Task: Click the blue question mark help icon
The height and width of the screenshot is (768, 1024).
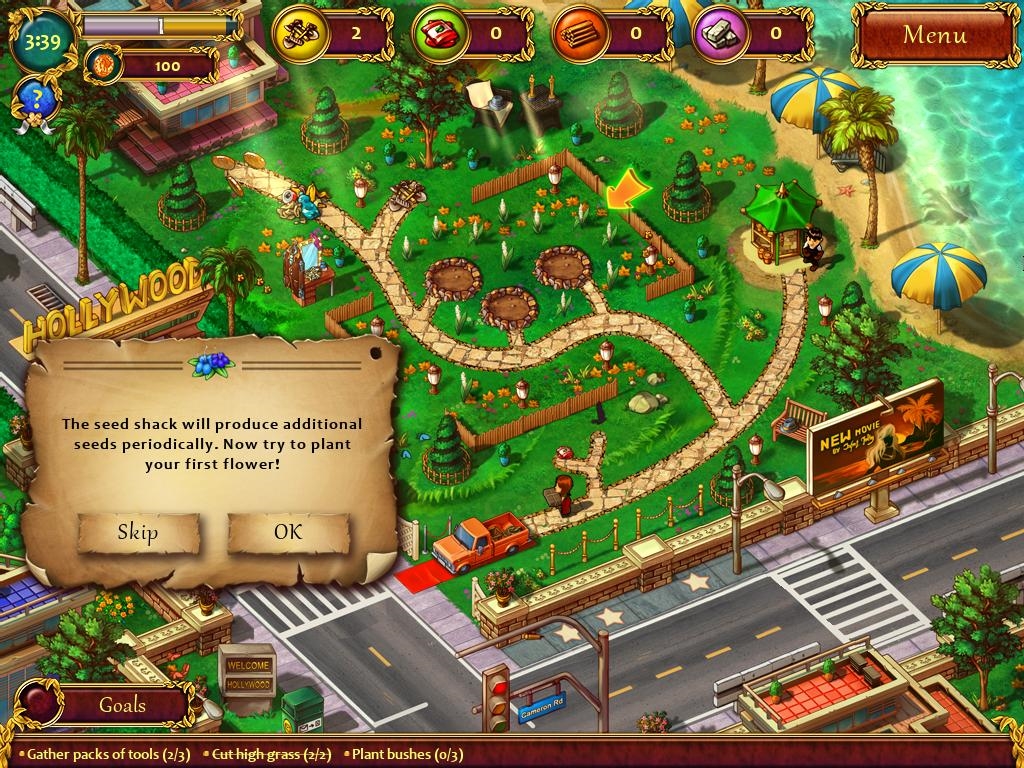Action: (33, 98)
